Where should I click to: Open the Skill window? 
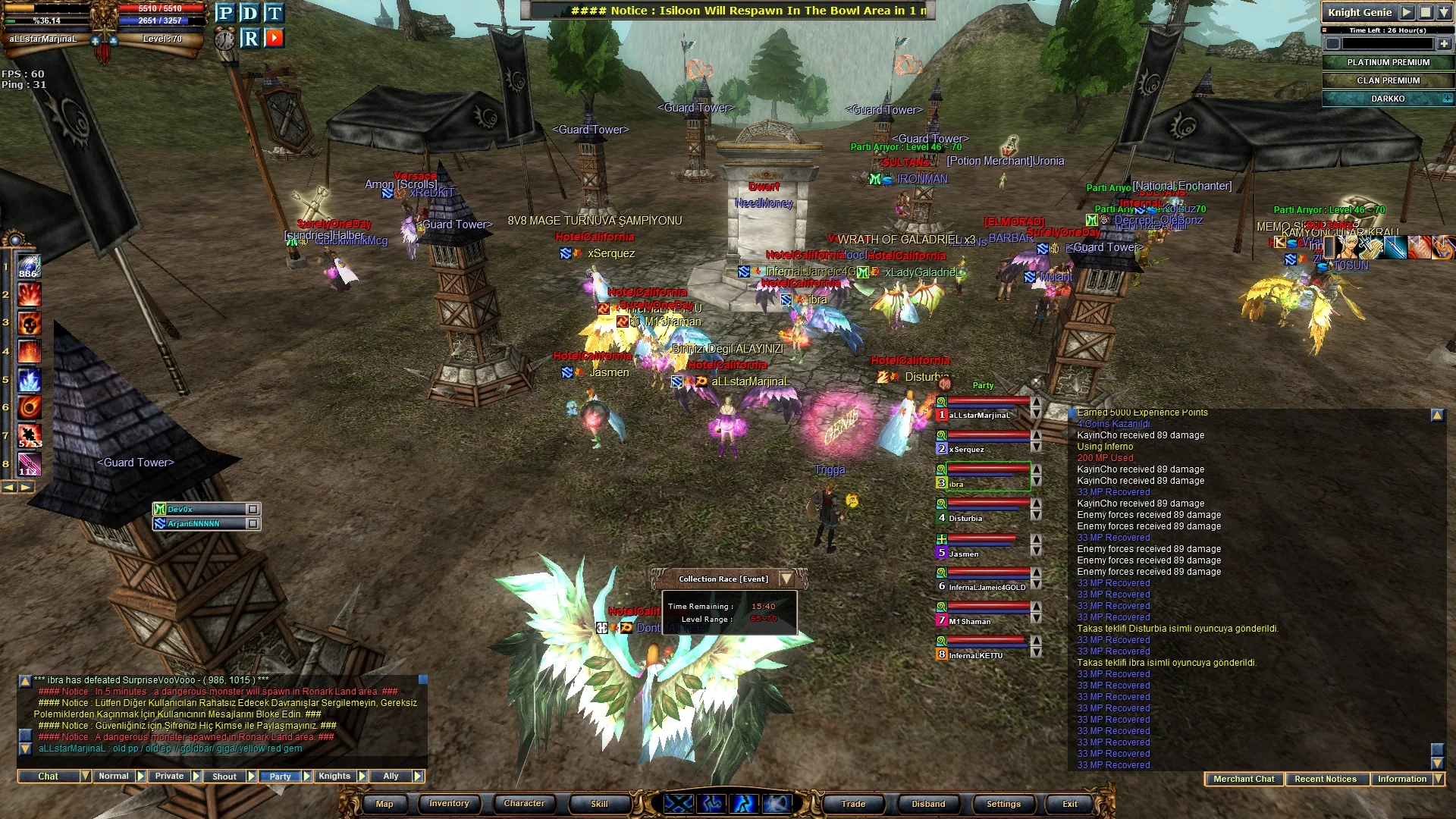tap(599, 804)
